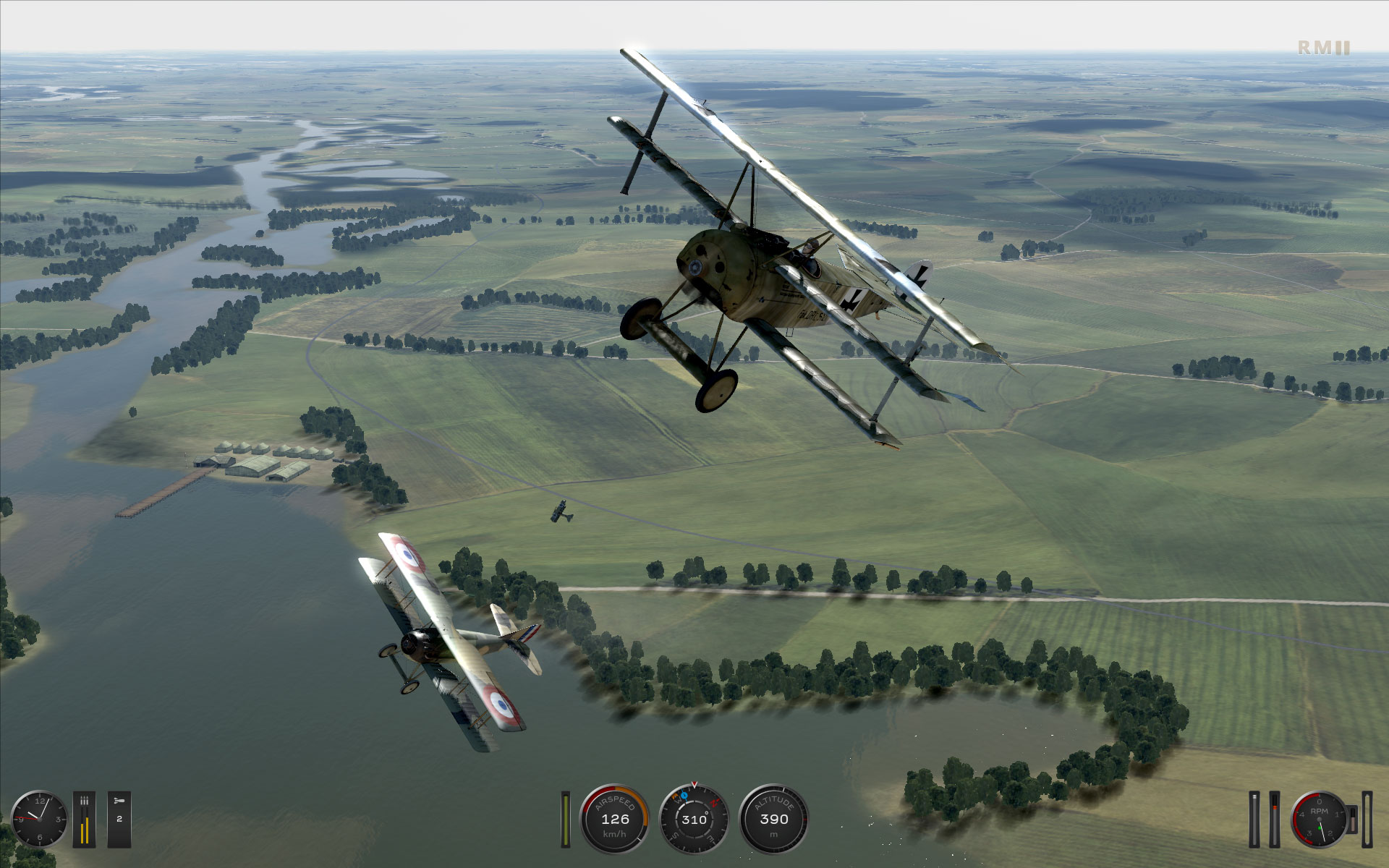Click the km/h label under the airspeed value

pos(615,834)
